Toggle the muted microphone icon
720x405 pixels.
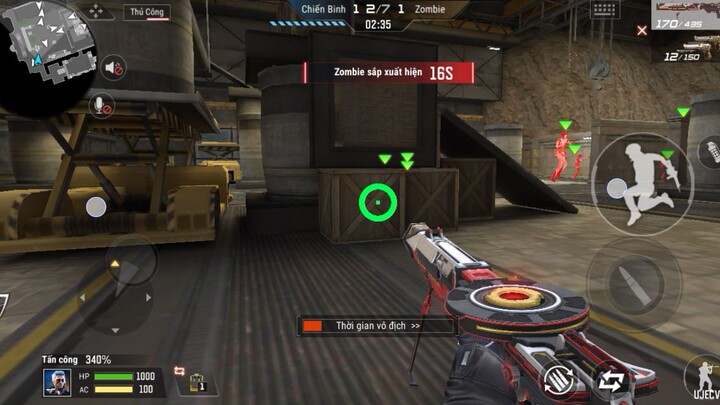pos(100,103)
